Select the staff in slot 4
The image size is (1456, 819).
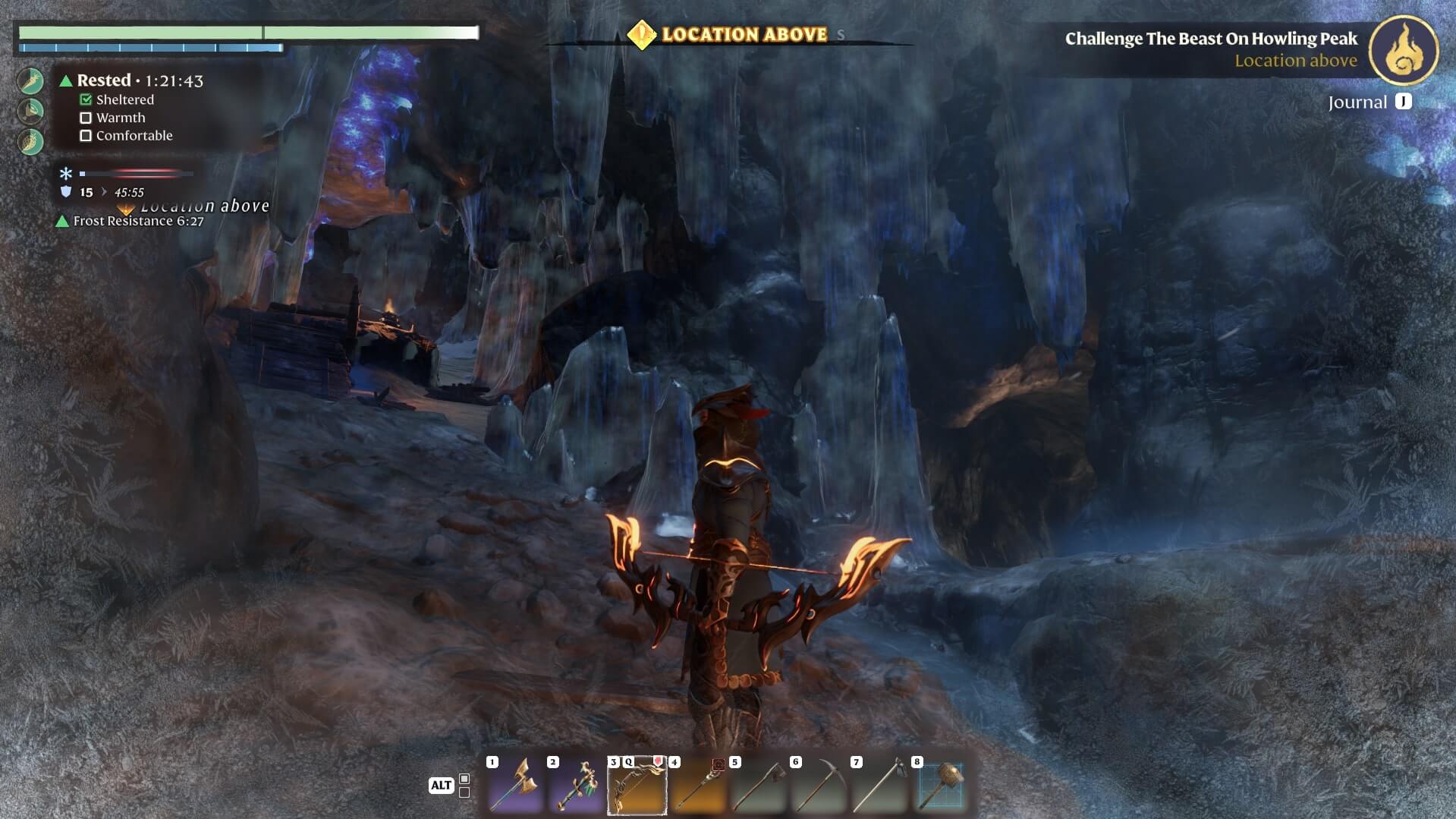698,785
